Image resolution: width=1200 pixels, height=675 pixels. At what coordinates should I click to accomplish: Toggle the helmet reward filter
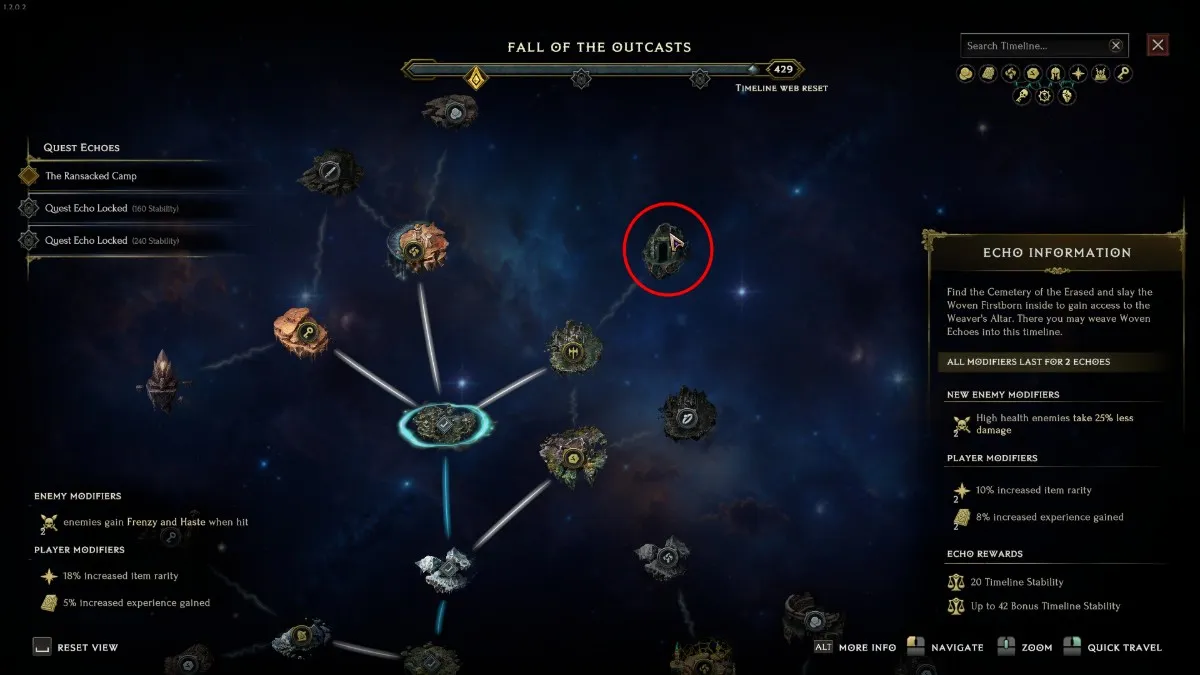click(x=1055, y=73)
